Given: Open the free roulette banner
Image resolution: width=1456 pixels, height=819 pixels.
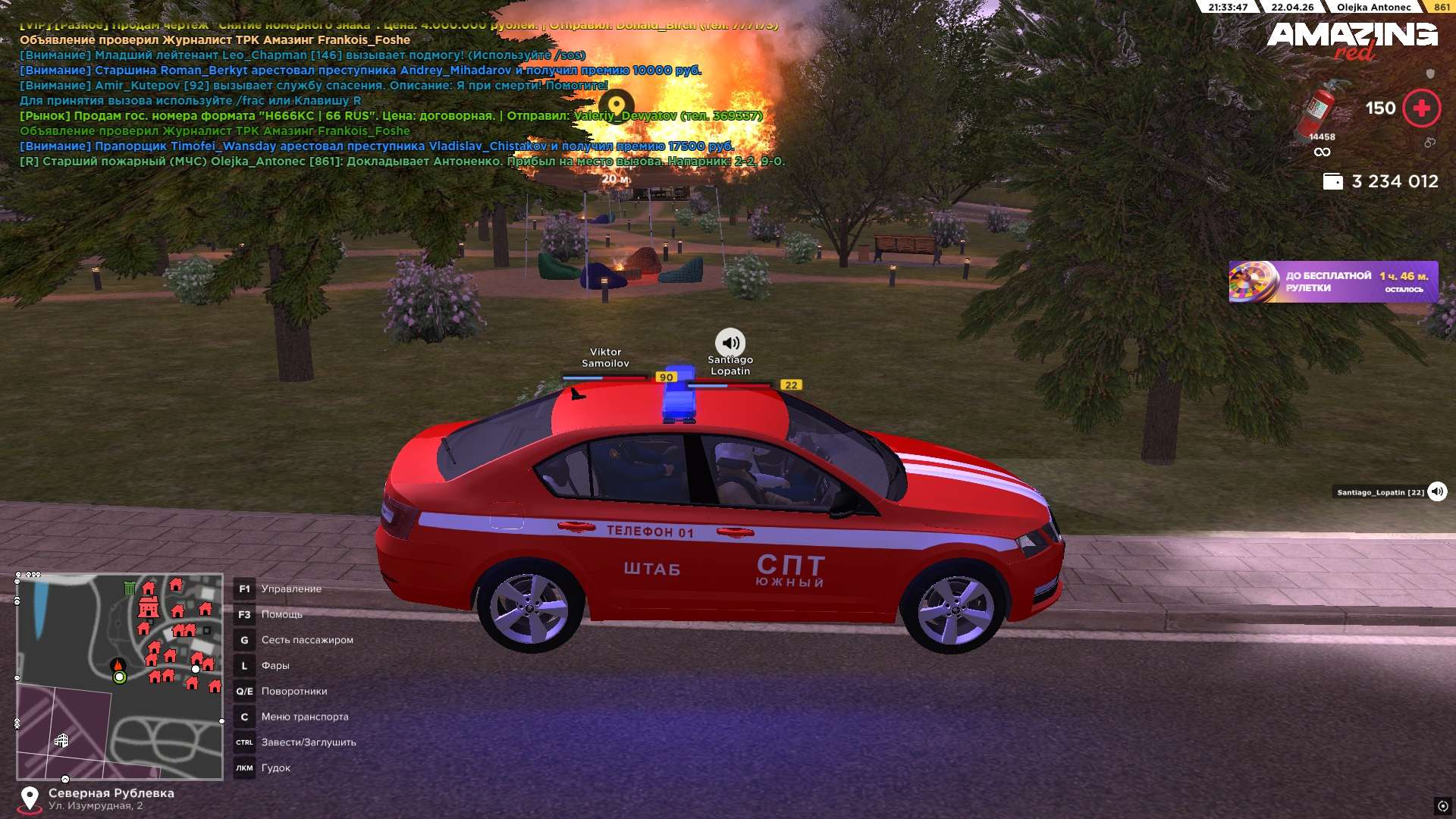Looking at the screenshot, I should point(1332,282).
